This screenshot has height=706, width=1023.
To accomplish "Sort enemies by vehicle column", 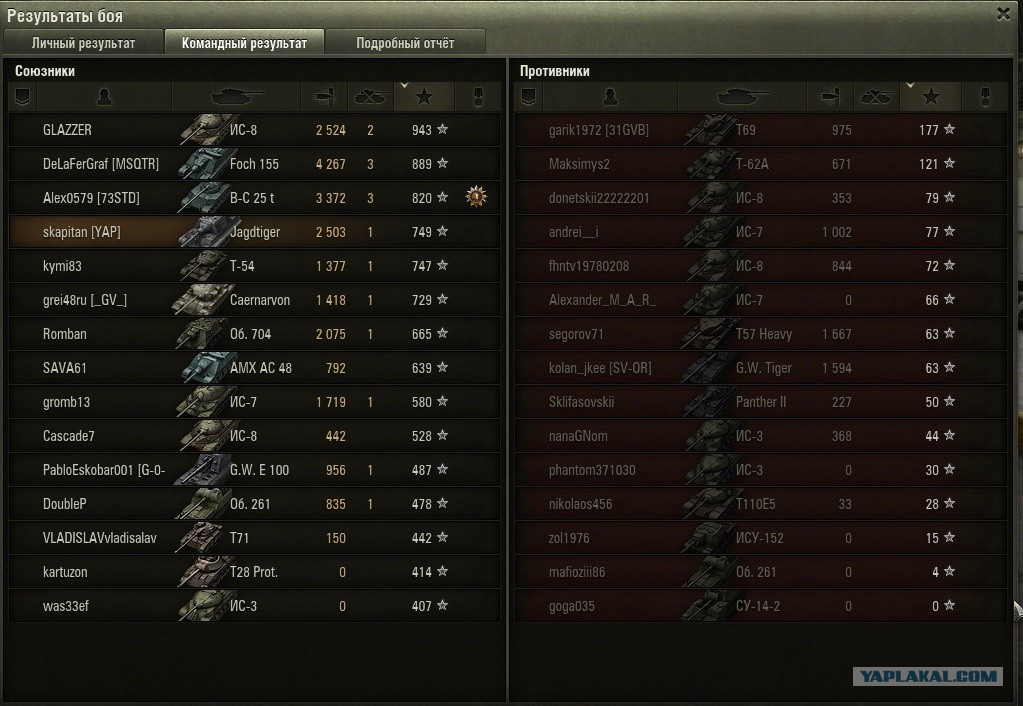I will pos(741,97).
